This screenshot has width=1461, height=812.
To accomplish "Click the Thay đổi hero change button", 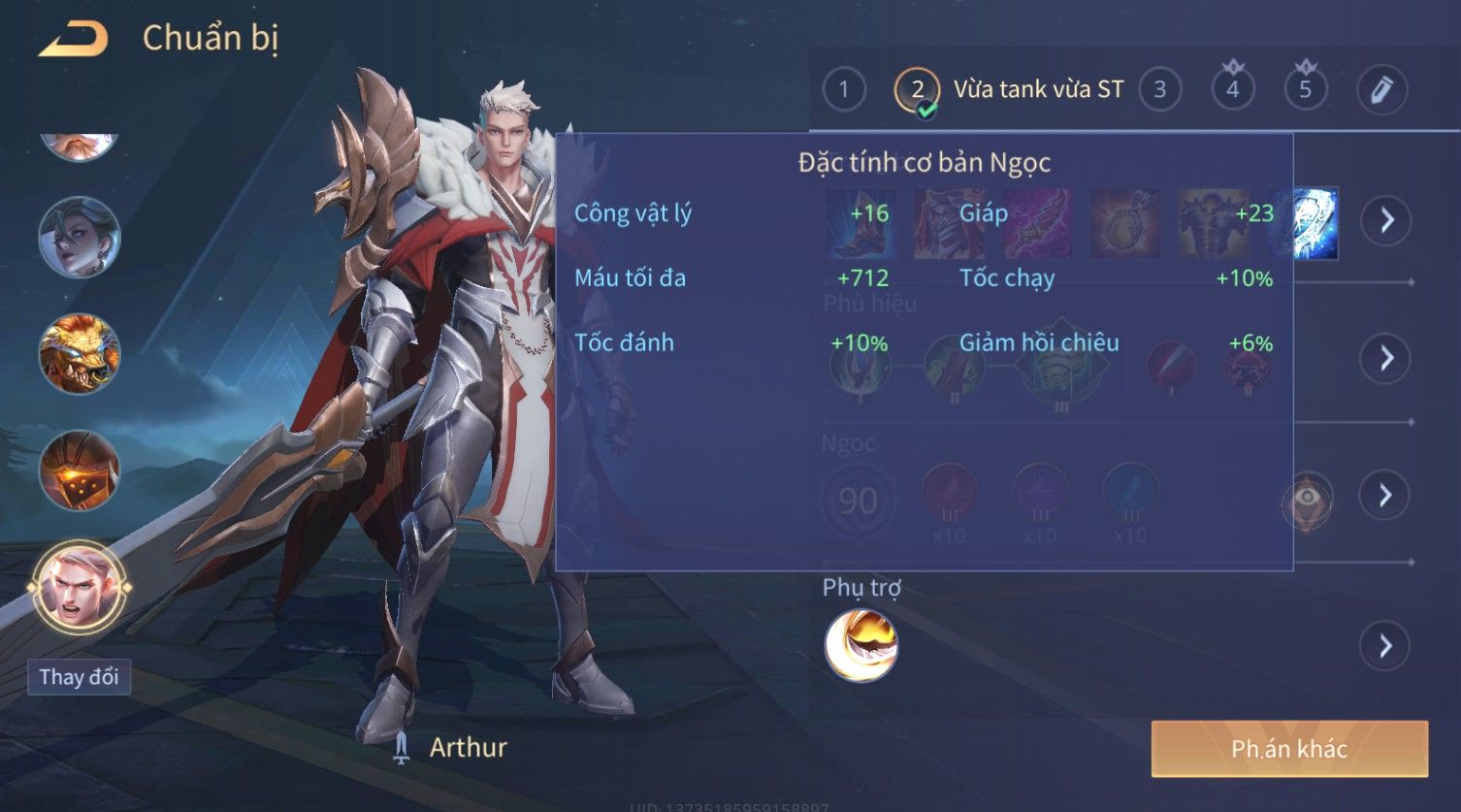I will click(79, 676).
